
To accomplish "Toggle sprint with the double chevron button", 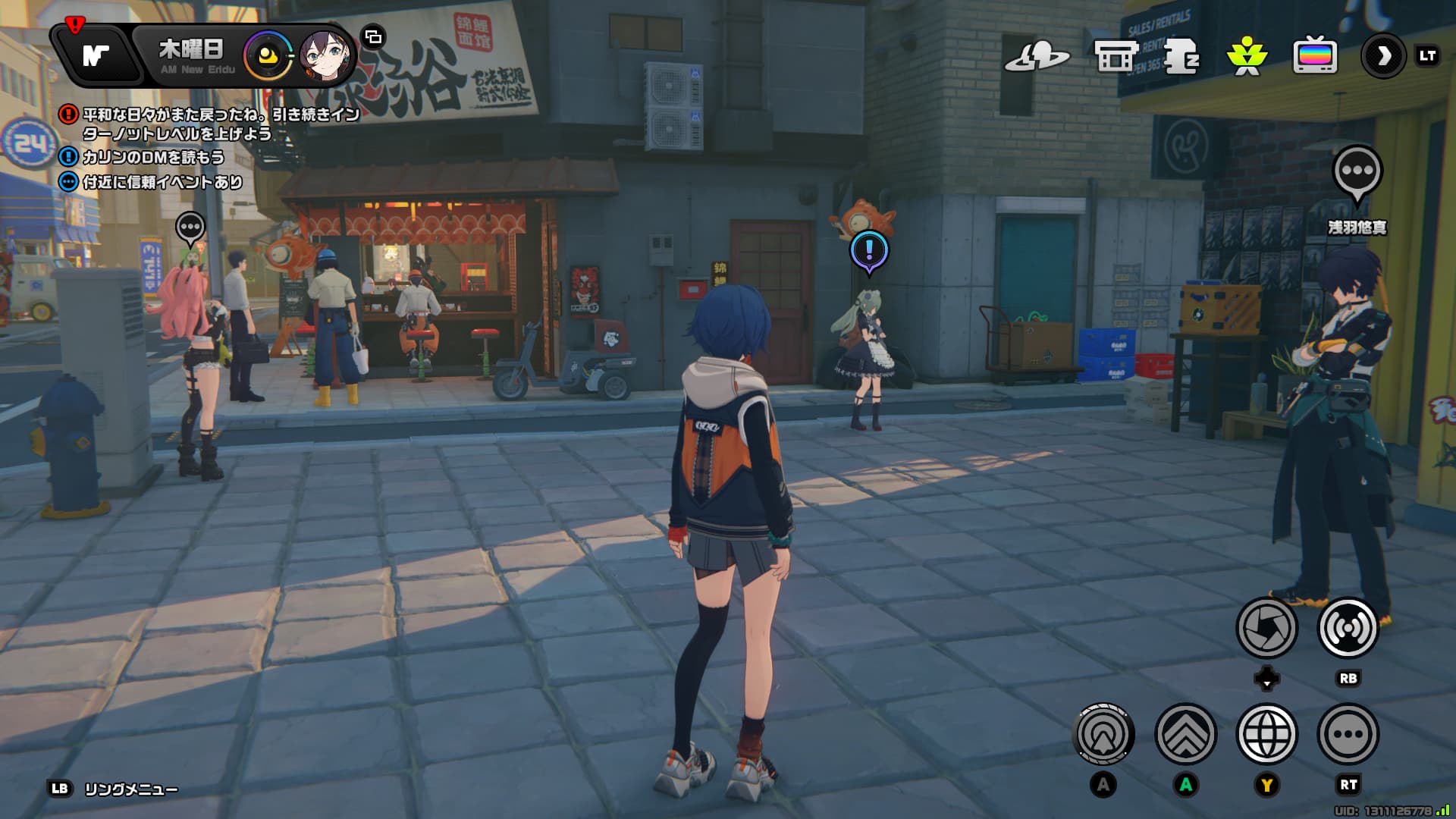I will pos(1185,734).
